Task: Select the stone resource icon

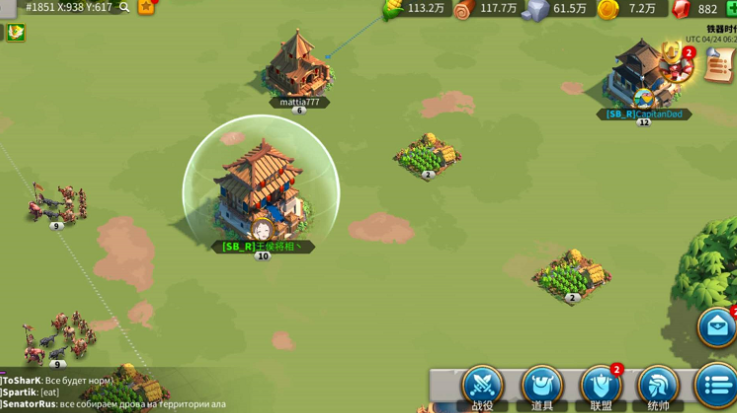Action: pyautogui.click(x=536, y=9)
